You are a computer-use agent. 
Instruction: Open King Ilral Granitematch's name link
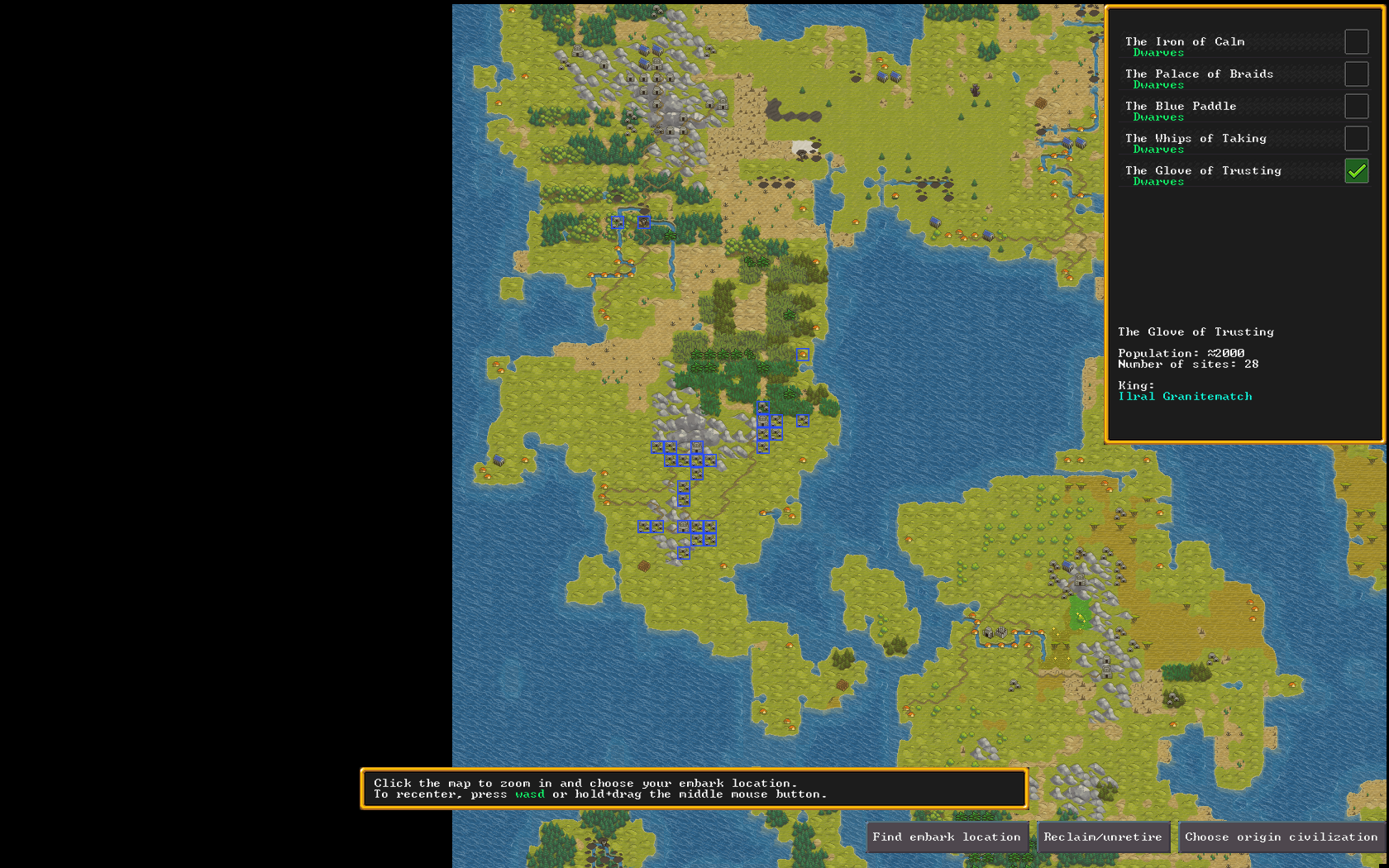point(1185,397)
